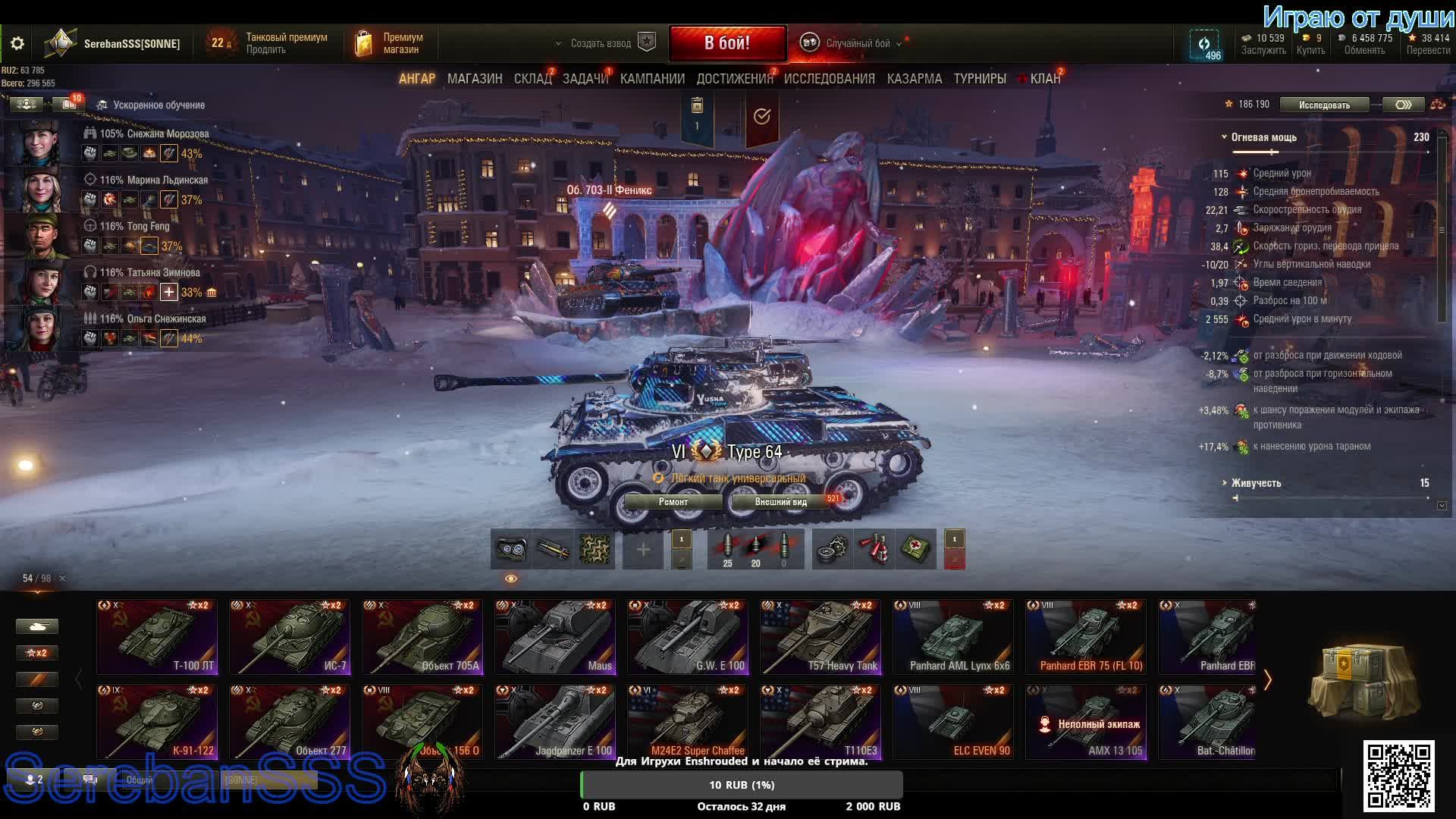Start battle with the В бой! button

click(727, 43)
